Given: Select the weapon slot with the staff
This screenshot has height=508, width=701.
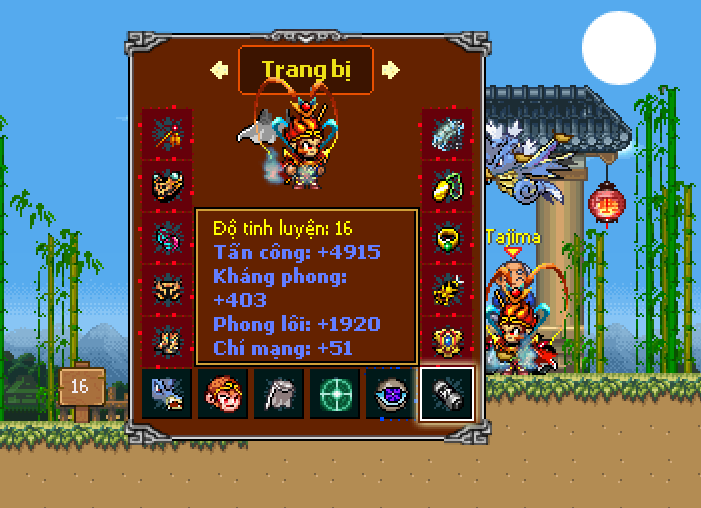Looking at the screenshot, I should click(x=166, y=134).
